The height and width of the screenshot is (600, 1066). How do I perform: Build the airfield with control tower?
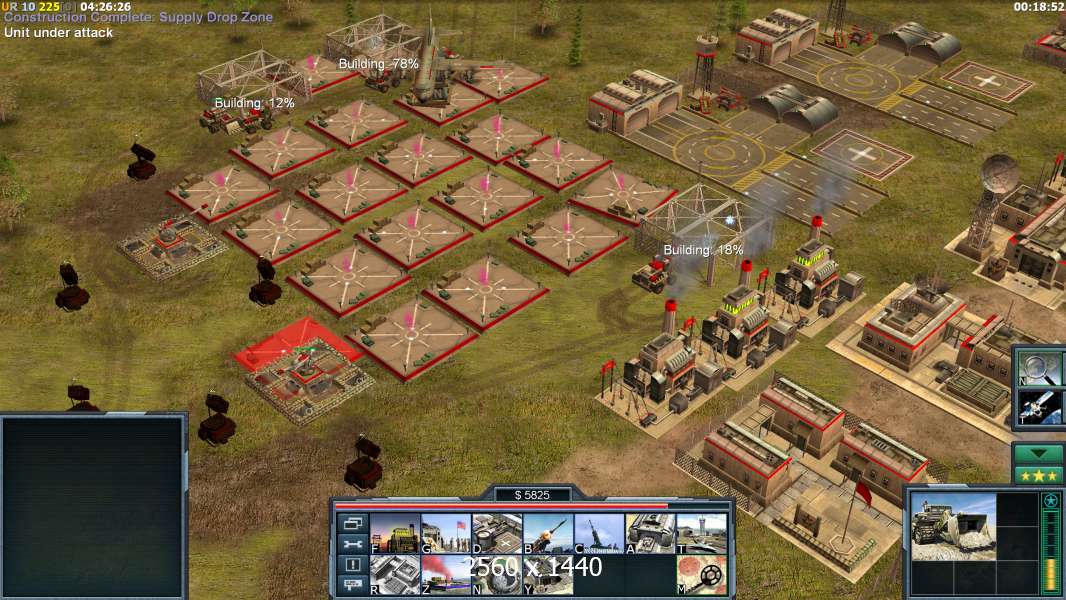(x=701, y=534)
